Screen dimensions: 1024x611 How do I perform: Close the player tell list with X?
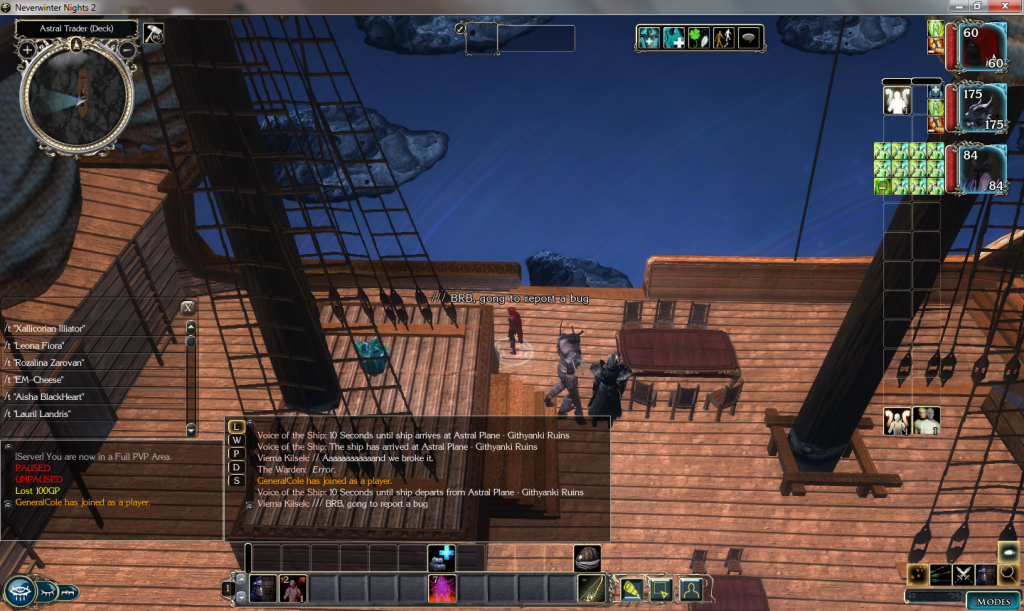[187, 307]
